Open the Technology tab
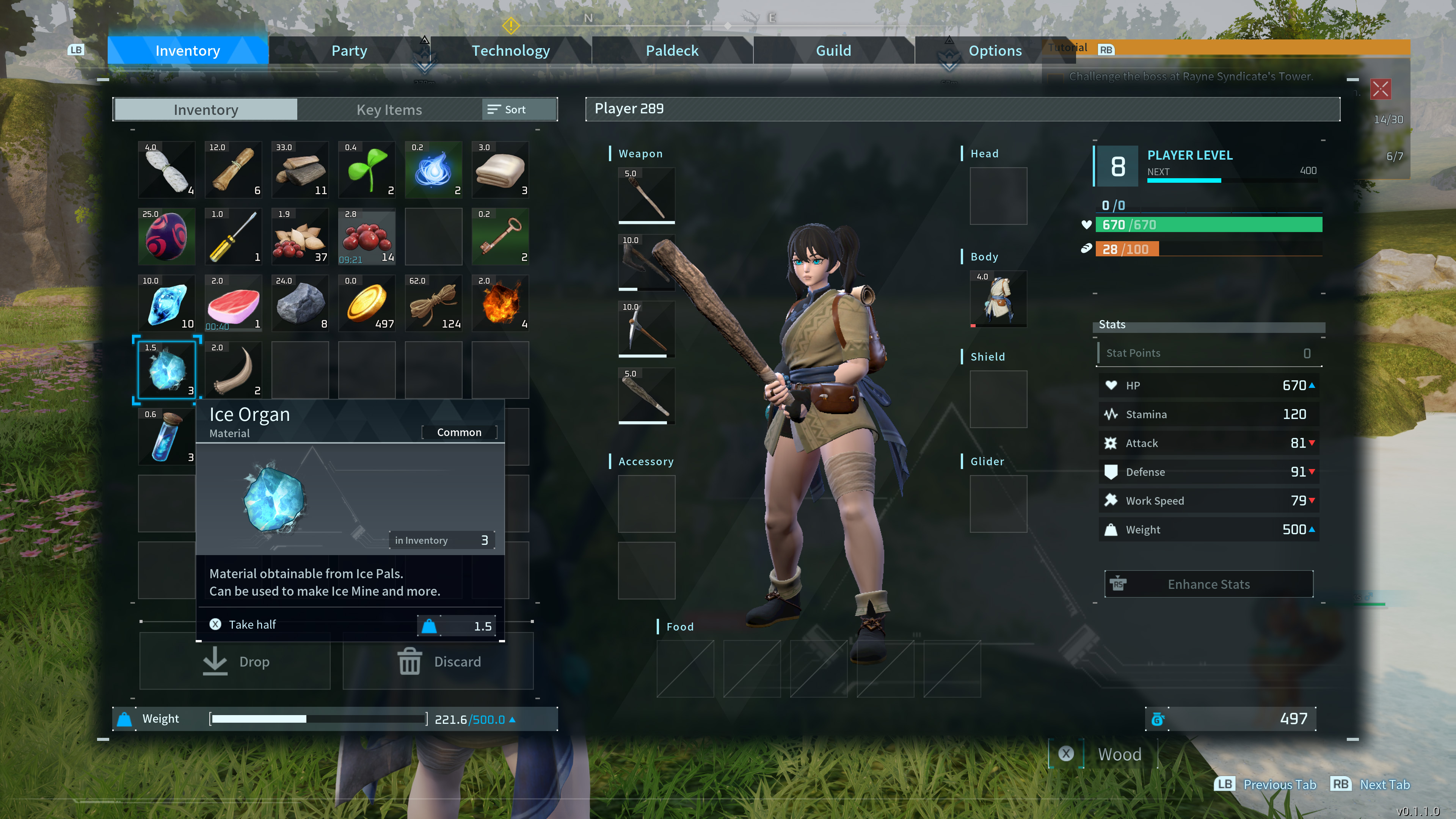This screenshot has height=819, width=1456. coord(510,51)
